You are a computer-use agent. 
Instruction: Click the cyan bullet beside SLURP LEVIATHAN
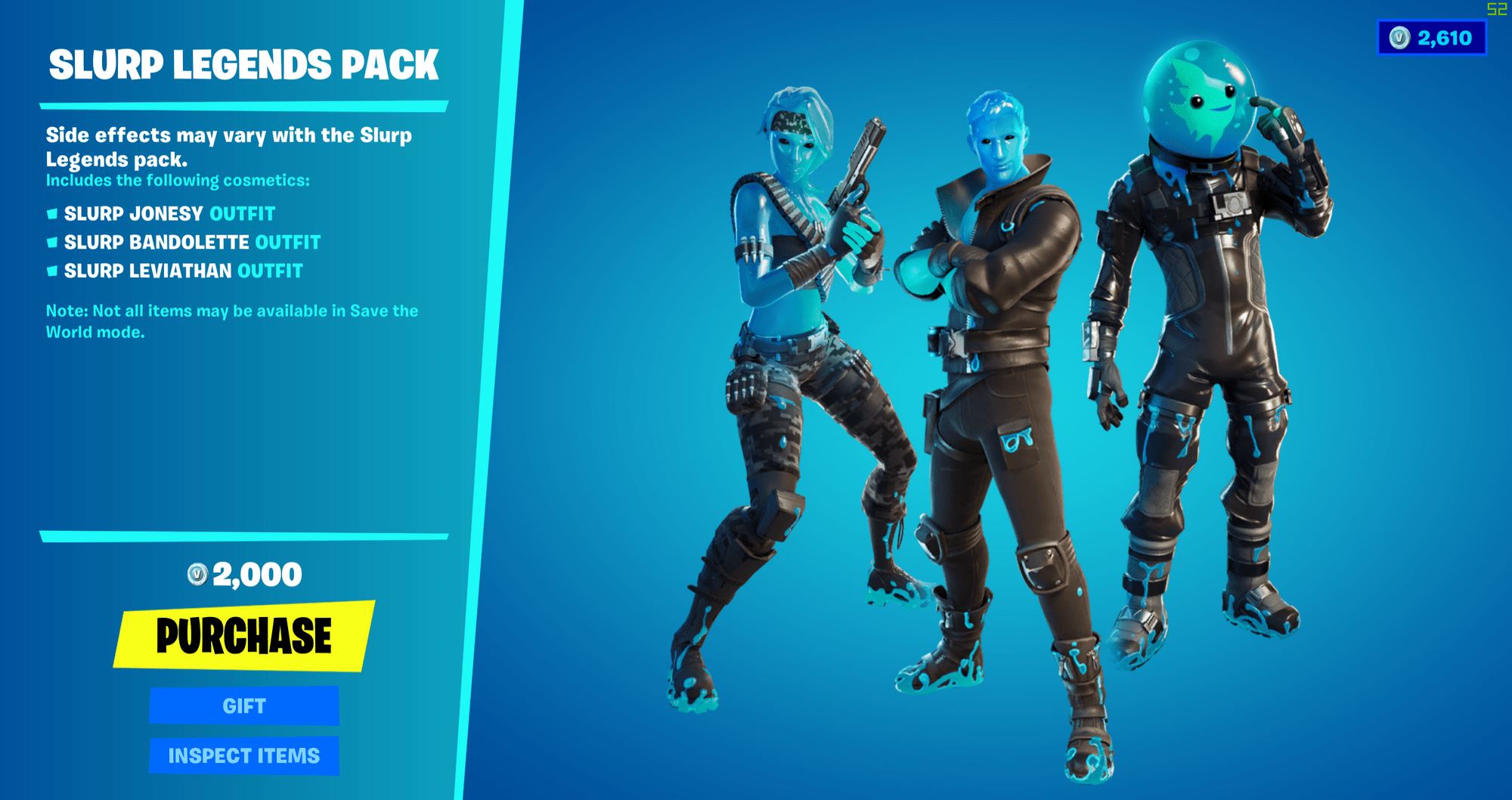51,271
